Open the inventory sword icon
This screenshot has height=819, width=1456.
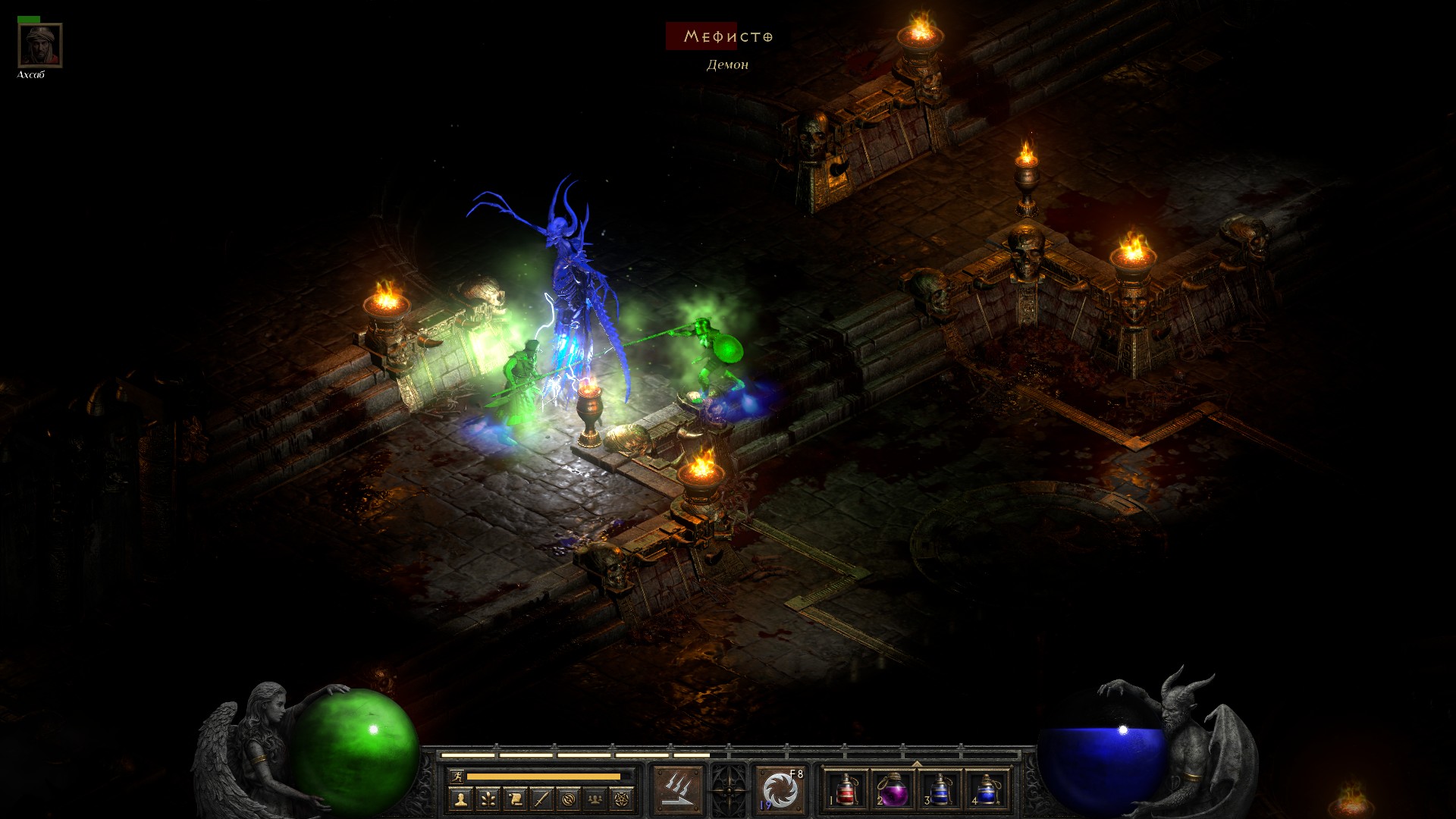(541, 799)
